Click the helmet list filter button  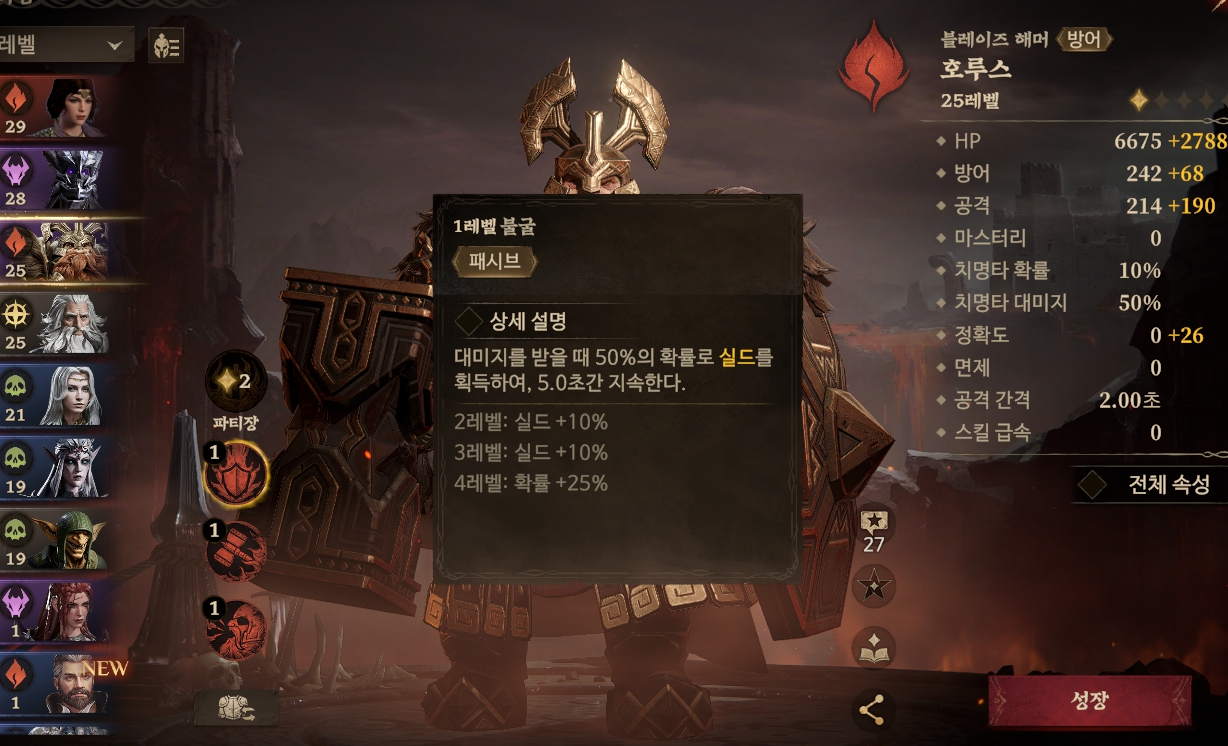pyautogui.click(x=165, y=45)
